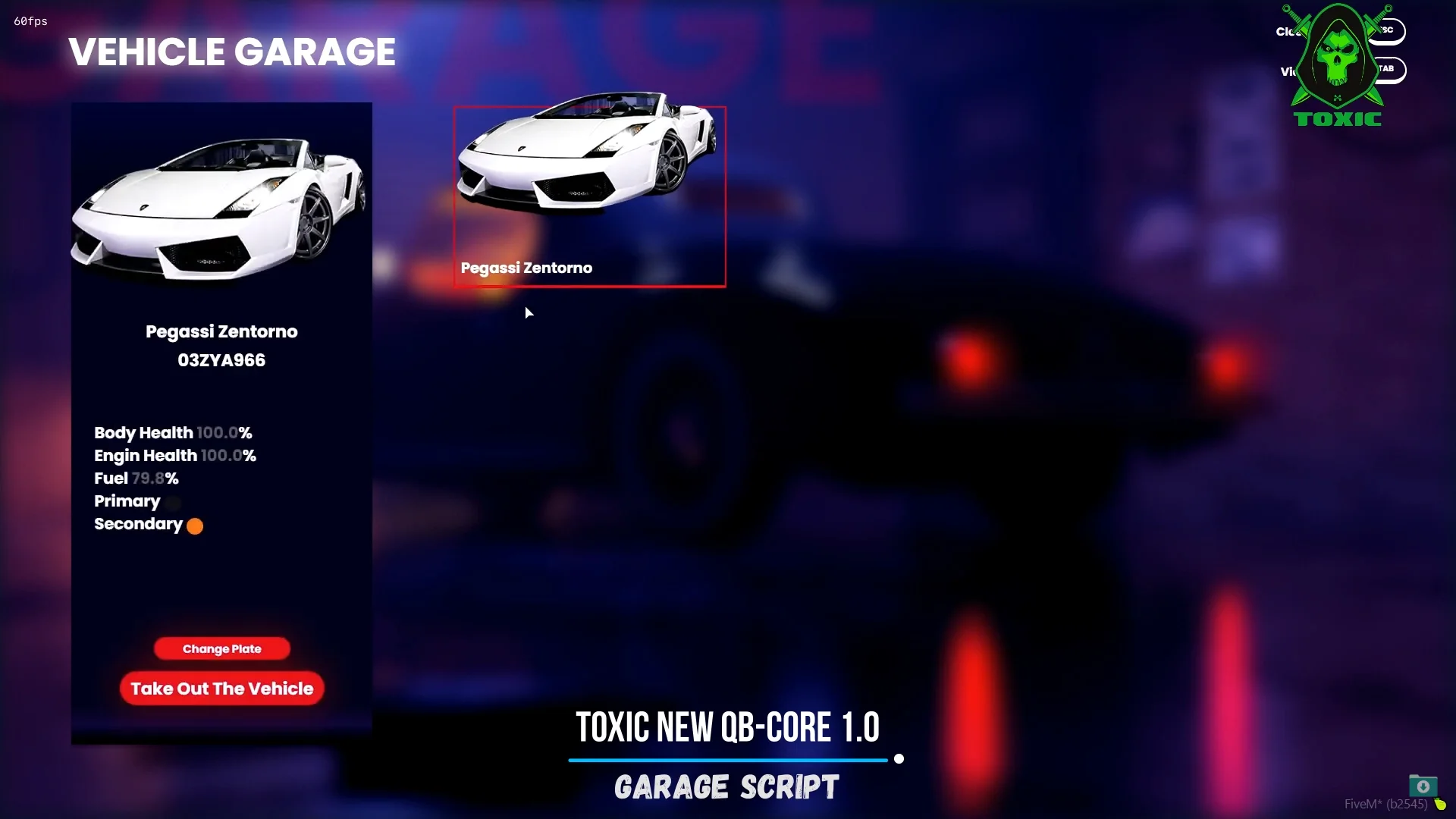Image resolution: width=1456 pixels, height=819 pixels.
Task: Take out the Pegassi Zentorno vehicle
Action: pyautogui.click(x=221, y=689)
